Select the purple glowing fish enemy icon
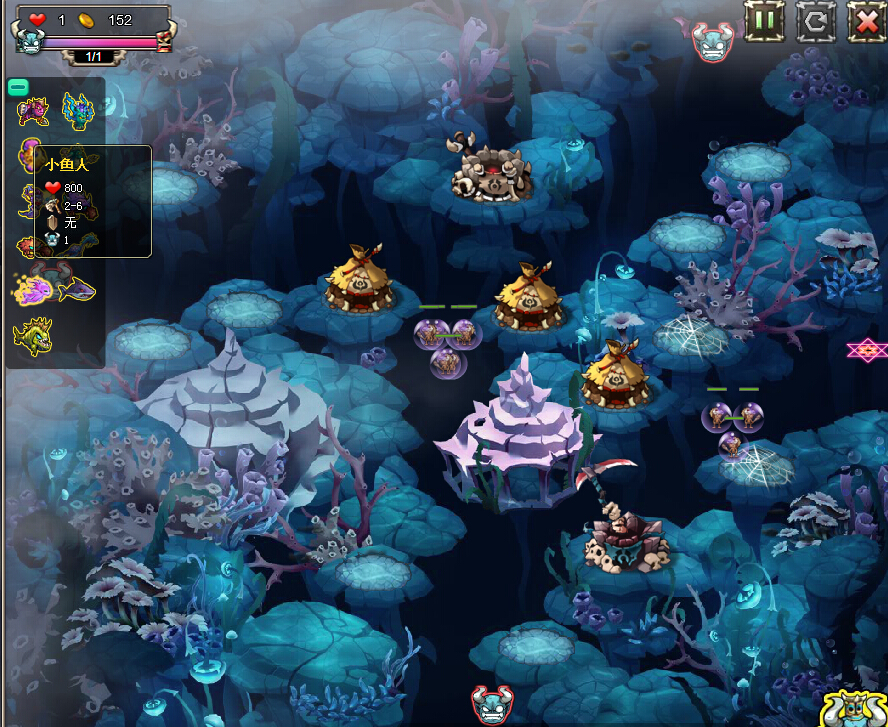Image resolution: width=888 pixels, height=727 pixels. coord(33,289)
